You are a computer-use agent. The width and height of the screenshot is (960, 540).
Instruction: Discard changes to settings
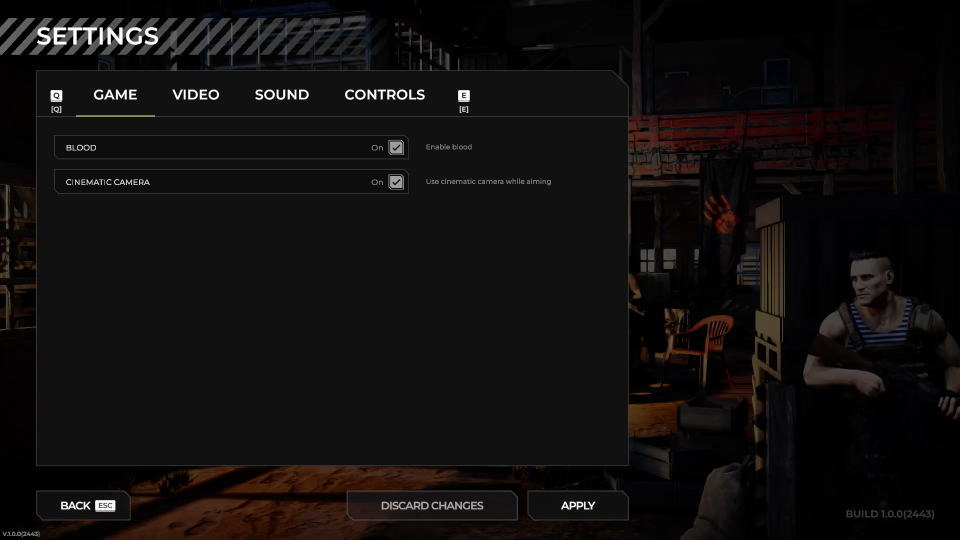(432, 506)
